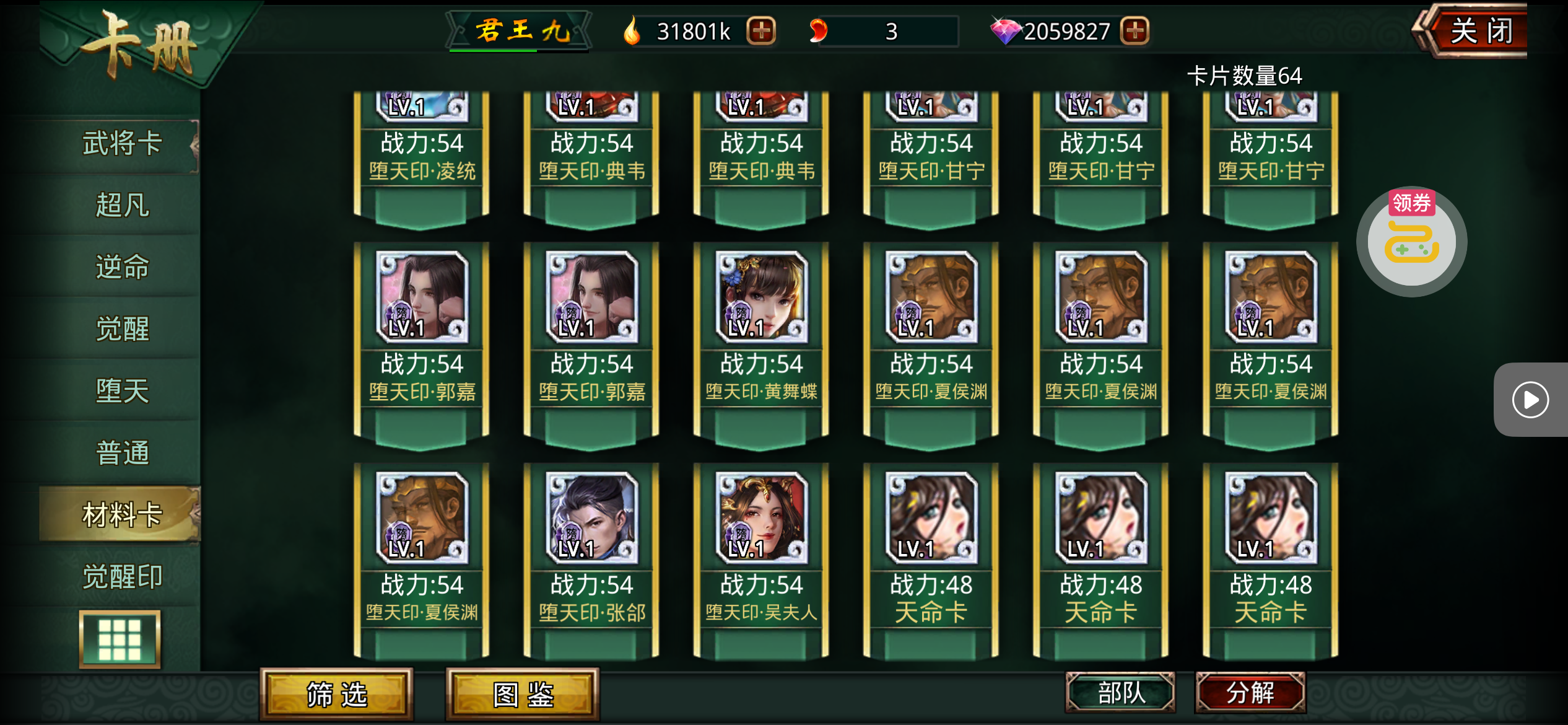The width and height of the screenshot is (1568, 725).
Task: Switch to the 武将卡 tab
Action: pyautogui.click(x=122, y=144)
